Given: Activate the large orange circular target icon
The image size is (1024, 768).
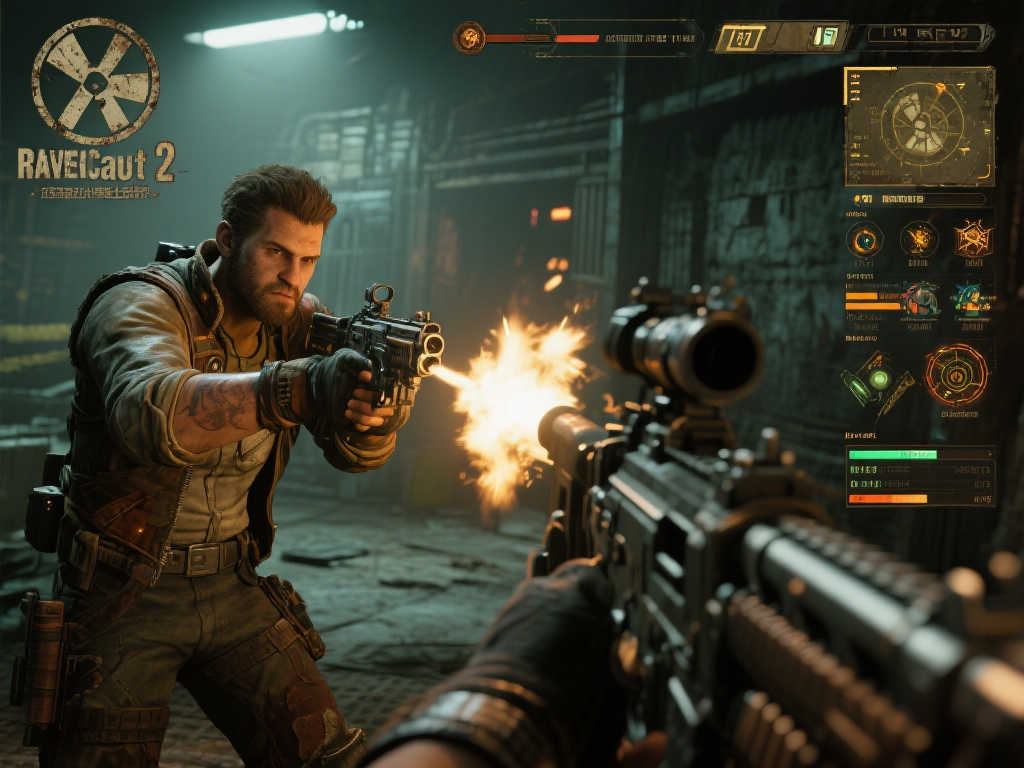Looking at the screenshot, I should point(955,375).
